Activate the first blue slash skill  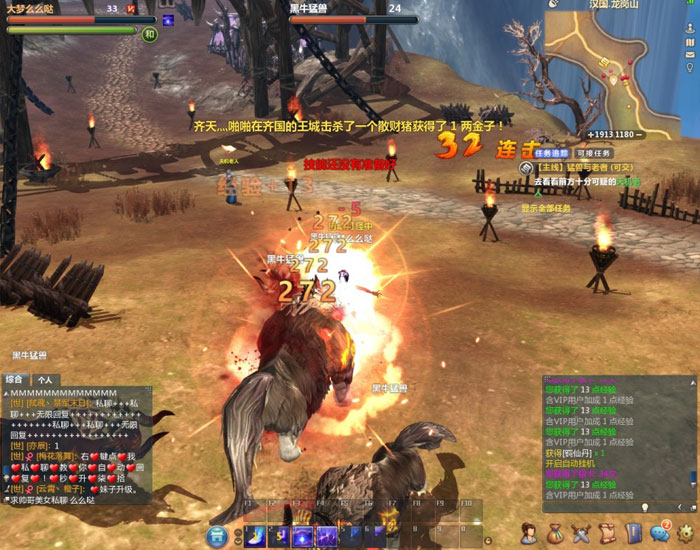tap(255, 536)
